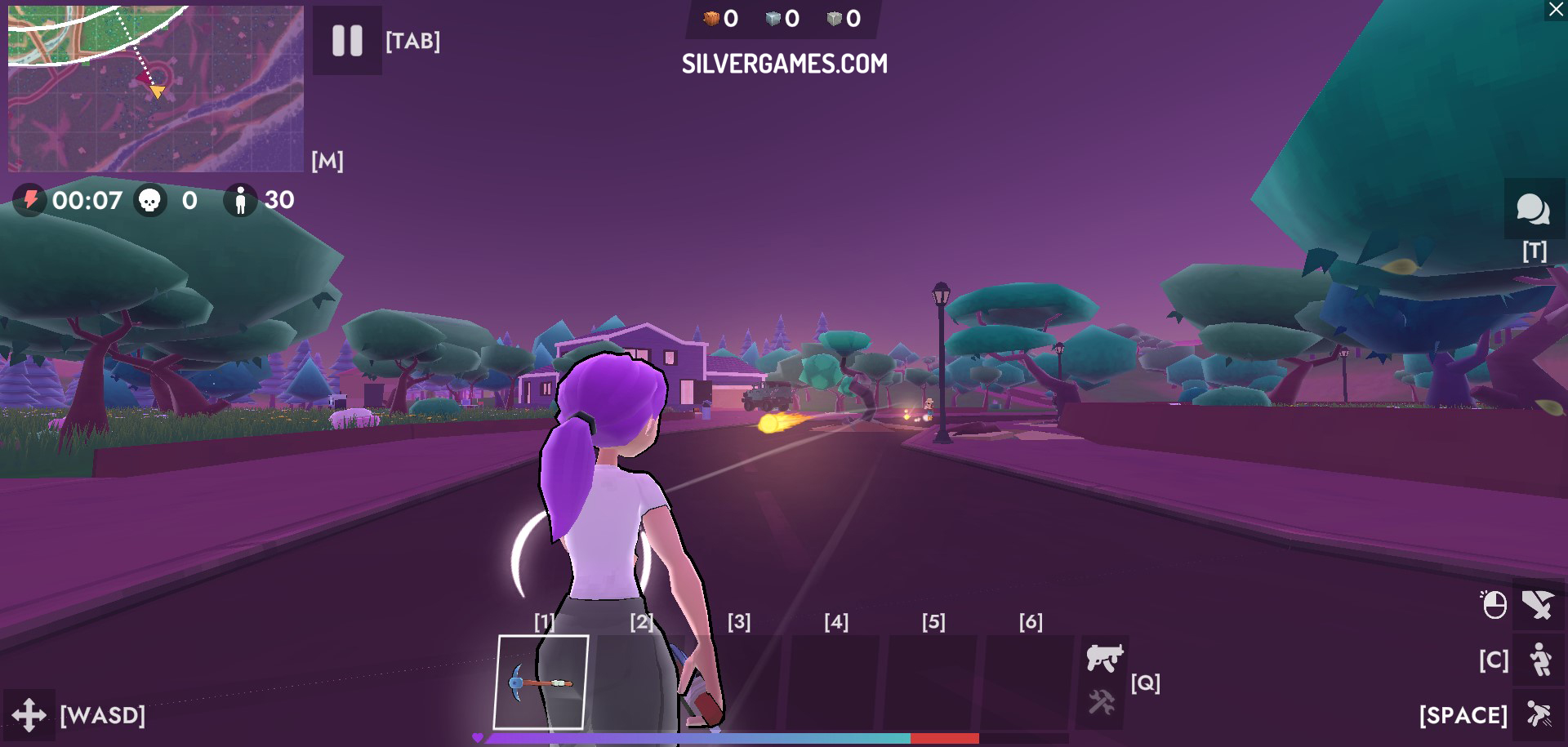Select the wood resource counter
1568x747 pixels.
(x=717, y=17)
